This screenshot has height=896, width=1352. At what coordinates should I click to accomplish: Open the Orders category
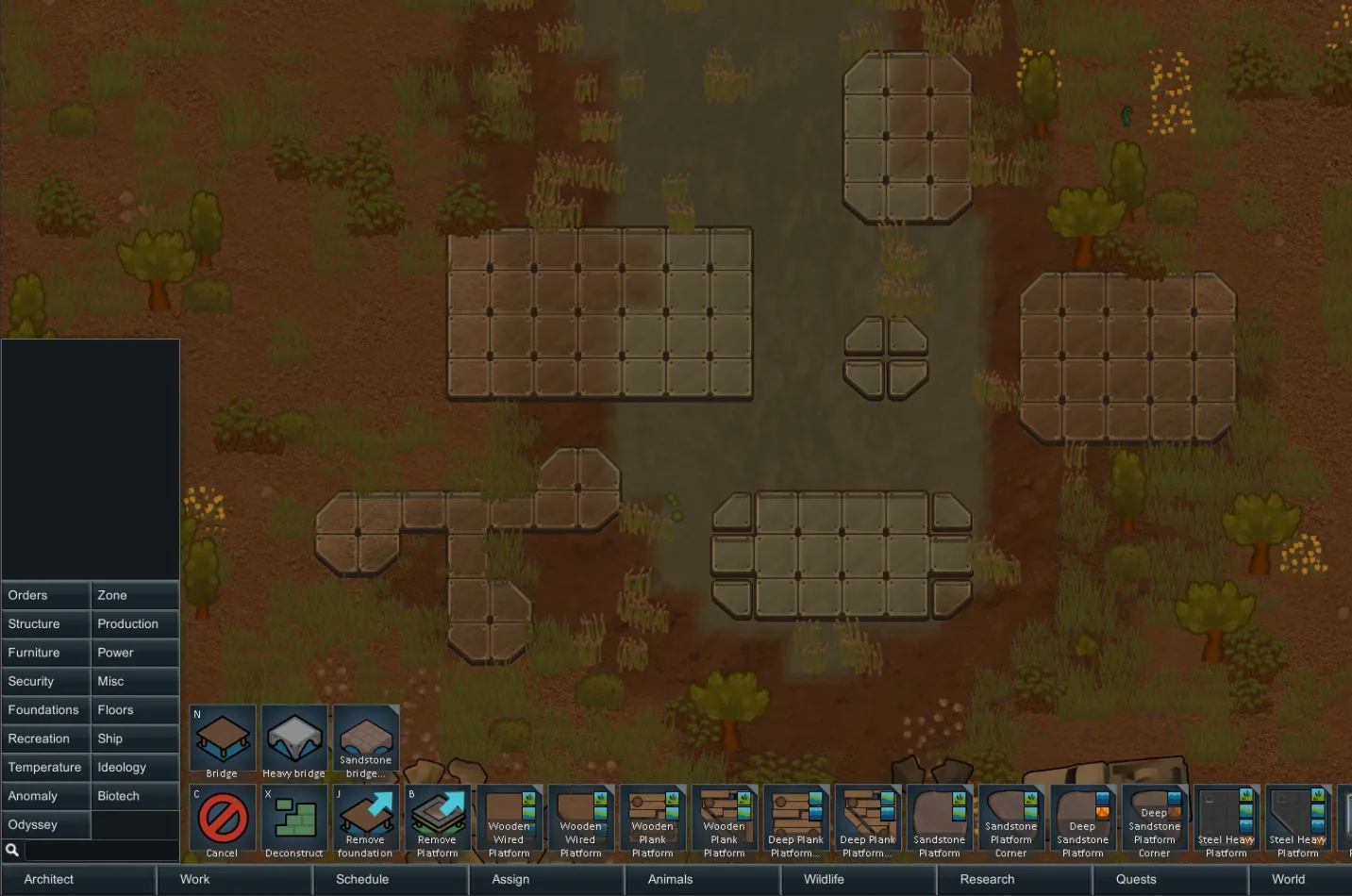(45, 595)
